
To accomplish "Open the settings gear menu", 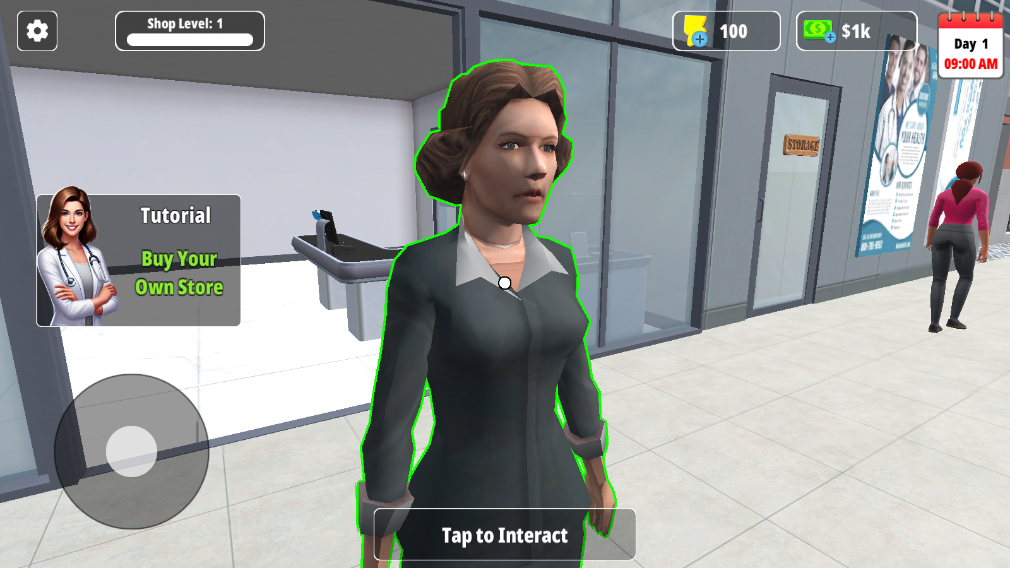I will (x=37, y=31).
